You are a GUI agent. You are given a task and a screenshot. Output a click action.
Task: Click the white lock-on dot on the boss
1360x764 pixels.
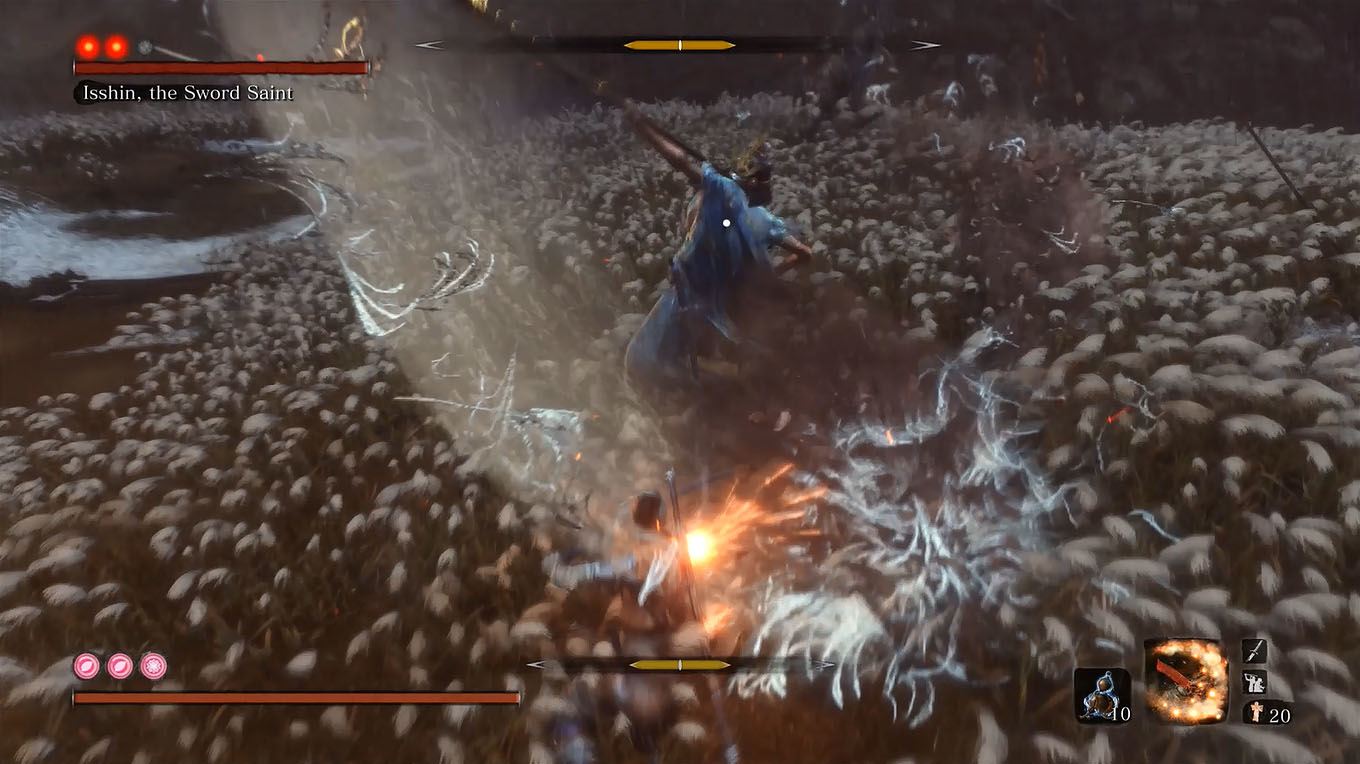(726, 222)
